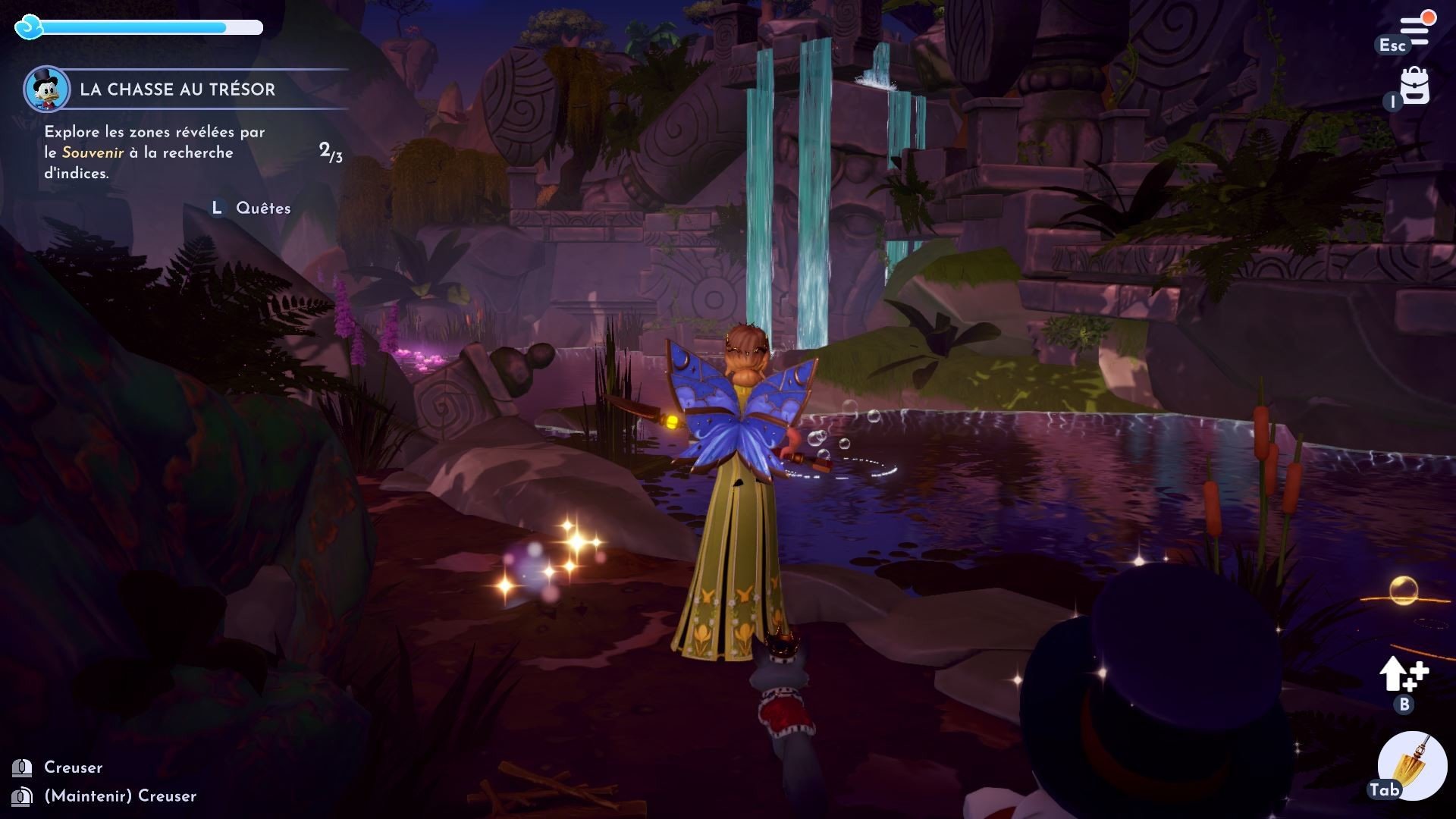Click the L key badge for Quêtes
This screenshot has width=1456, height=819.
[217, 206]
